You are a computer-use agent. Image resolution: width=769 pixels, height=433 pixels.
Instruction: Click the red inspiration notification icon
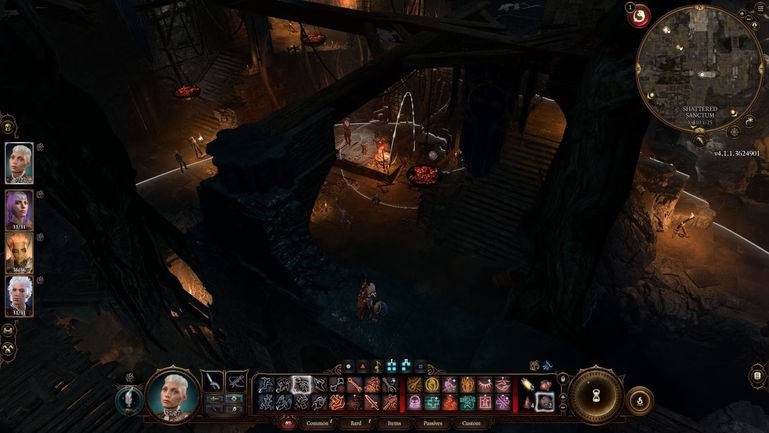(x=638, y=16)
